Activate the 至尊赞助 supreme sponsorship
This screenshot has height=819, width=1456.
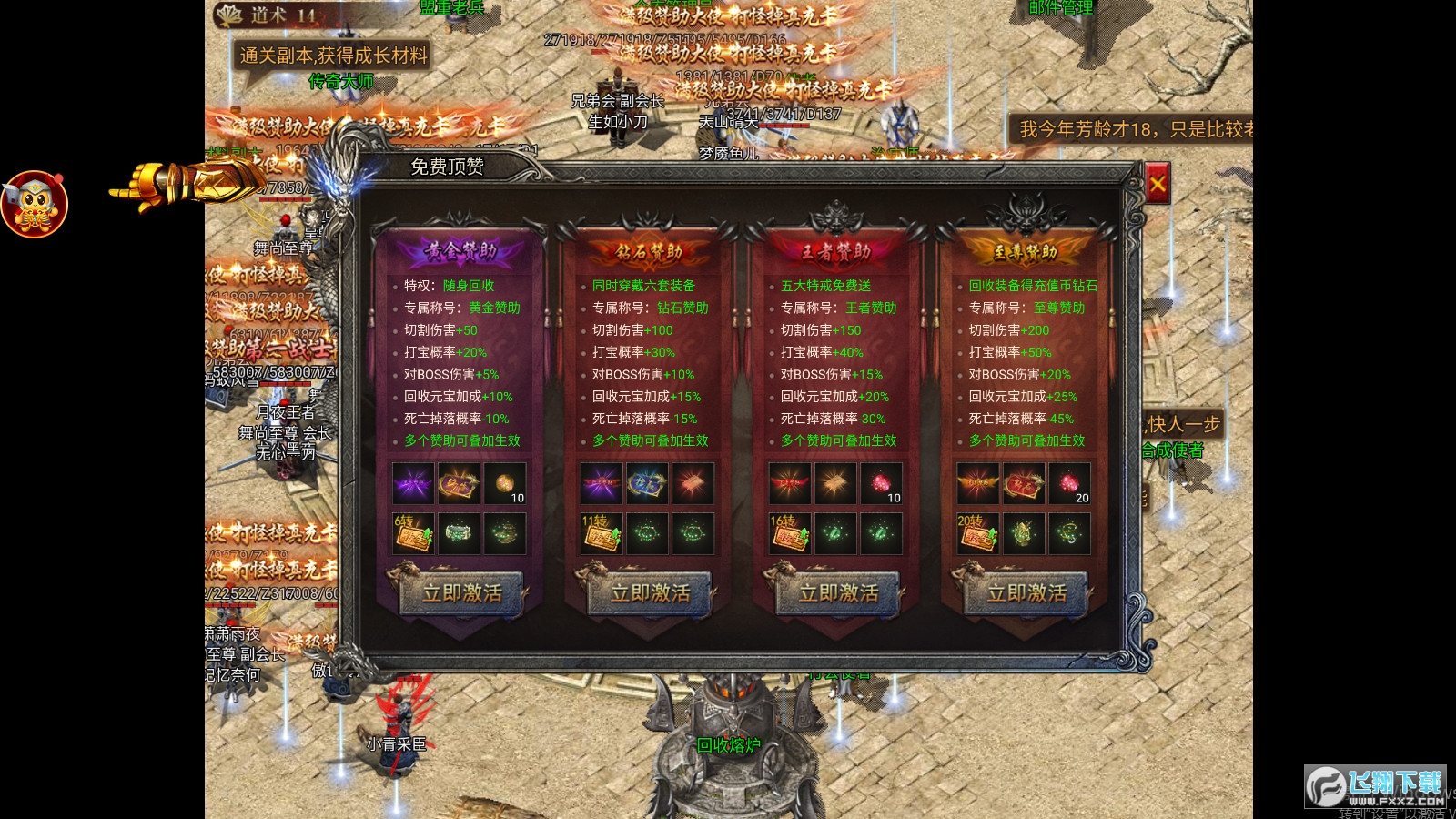[x=1026, y=593]
